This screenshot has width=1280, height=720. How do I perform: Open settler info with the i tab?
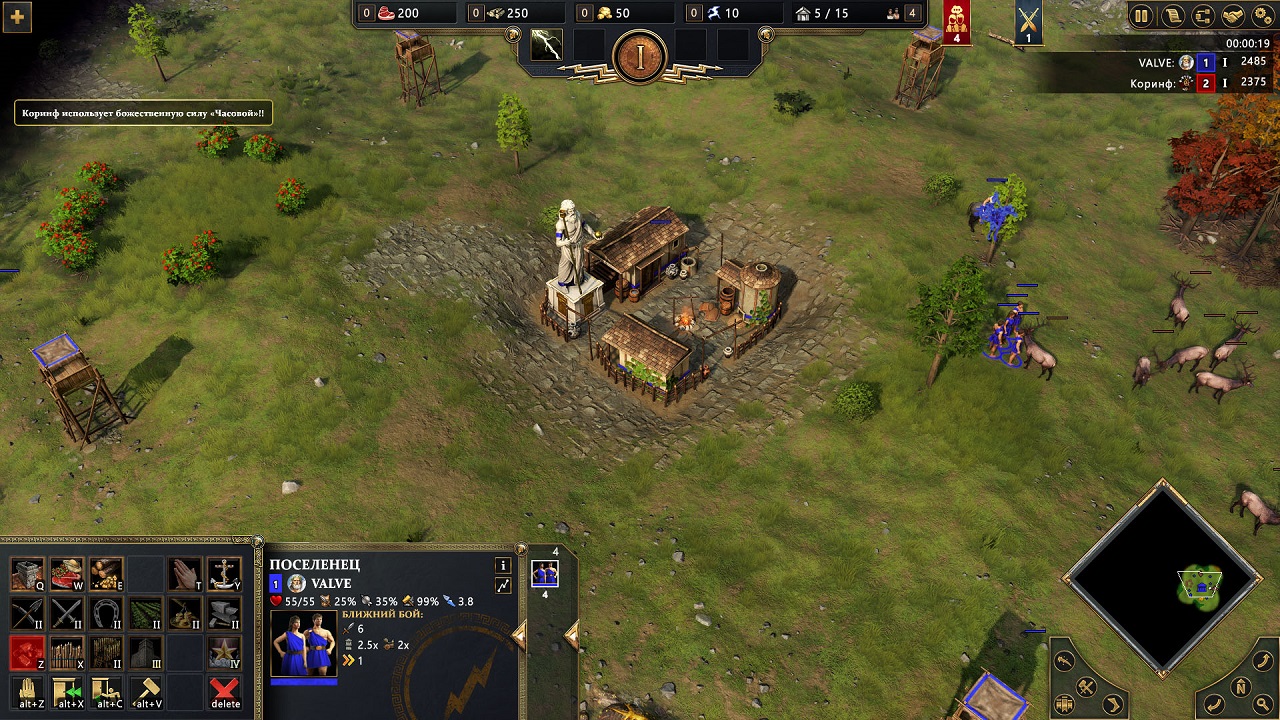tap(503, 566)
